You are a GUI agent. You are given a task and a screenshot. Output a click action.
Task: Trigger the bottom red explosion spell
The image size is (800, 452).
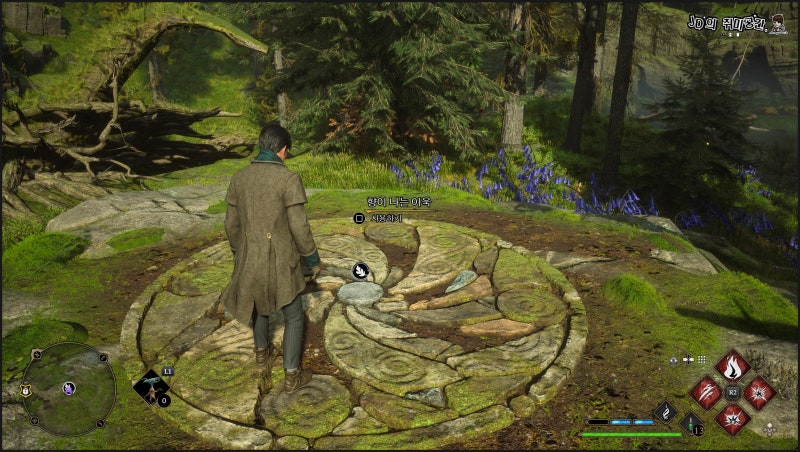point(733,418)
